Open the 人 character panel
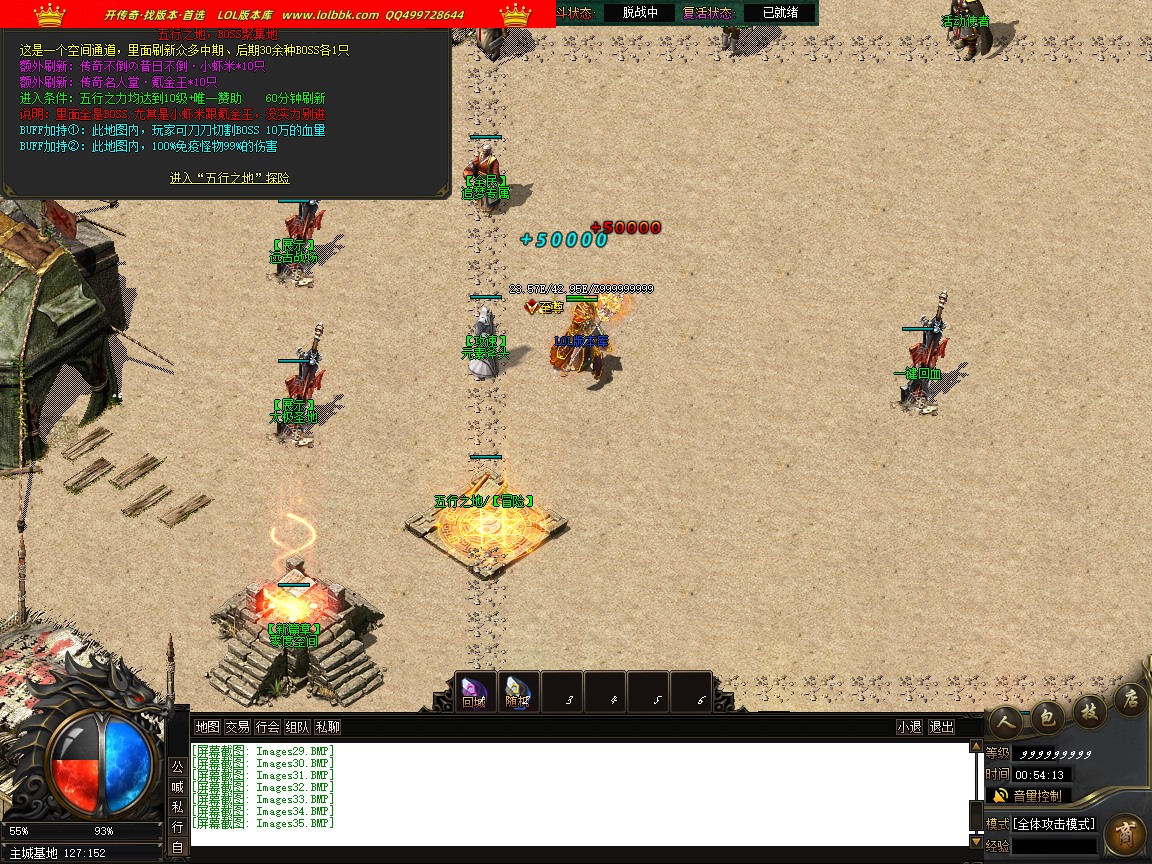 click(x=1006, y=719)
